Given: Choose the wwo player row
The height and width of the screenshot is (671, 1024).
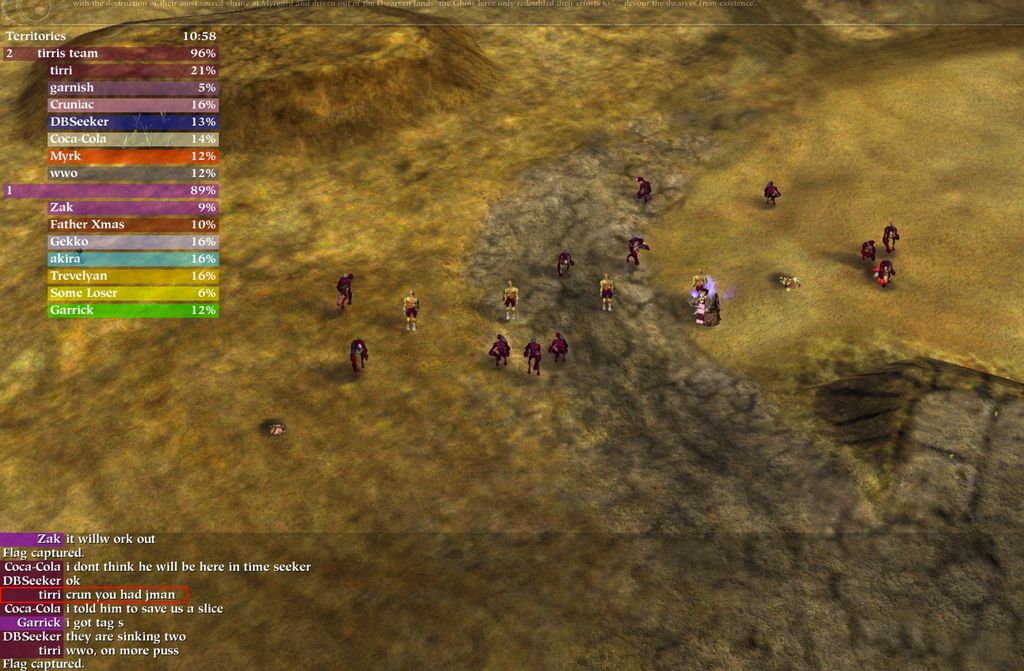Looking at the screenshot, I should pos(132,173).
